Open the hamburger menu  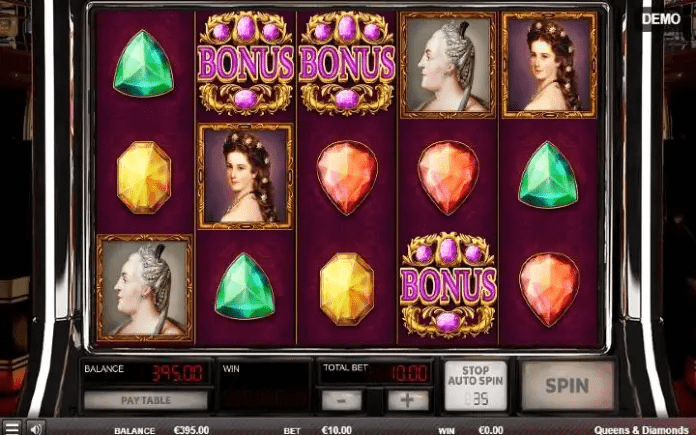11,428
